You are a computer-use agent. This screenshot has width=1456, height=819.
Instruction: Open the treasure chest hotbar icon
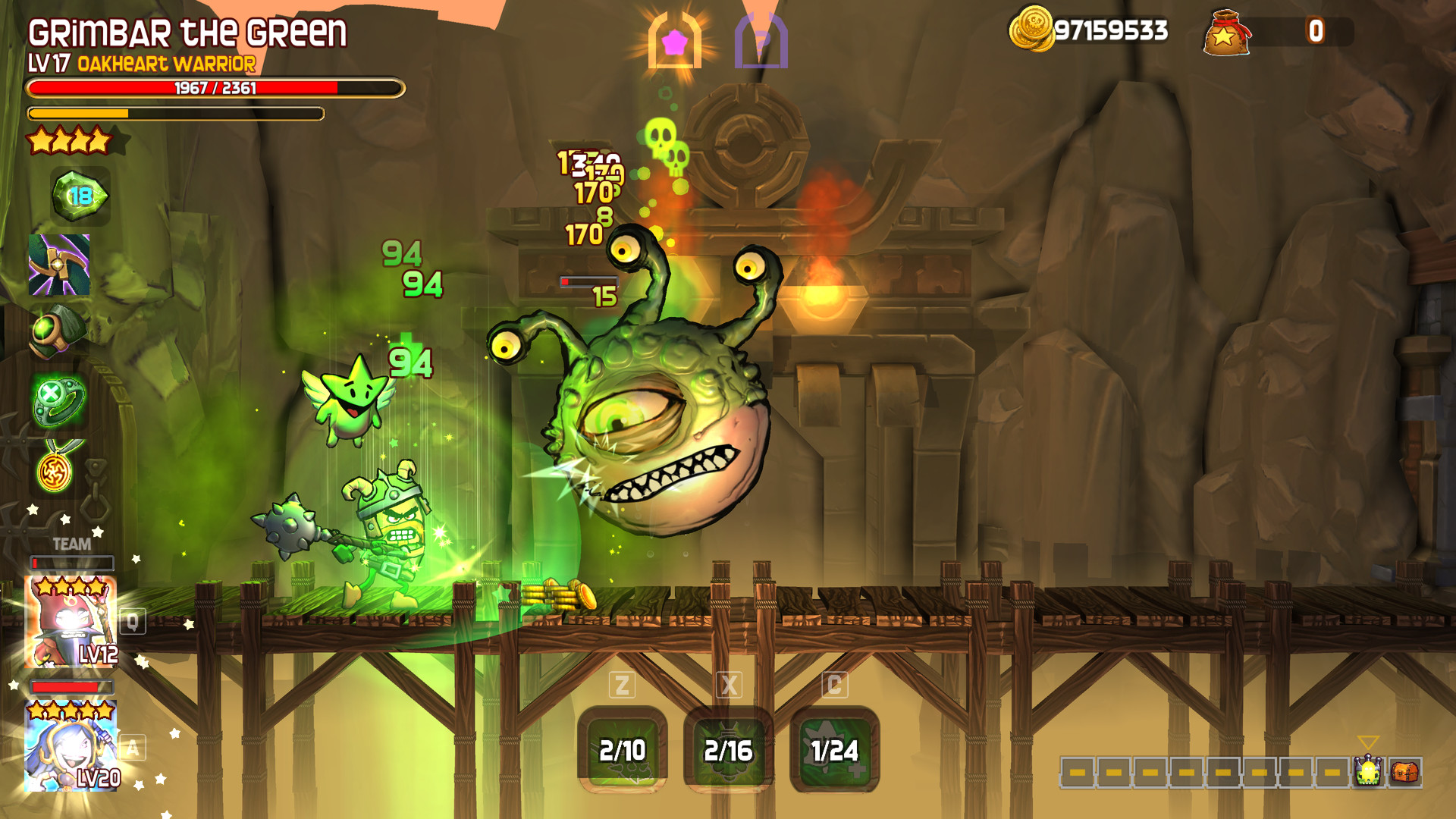point(1404,772)
